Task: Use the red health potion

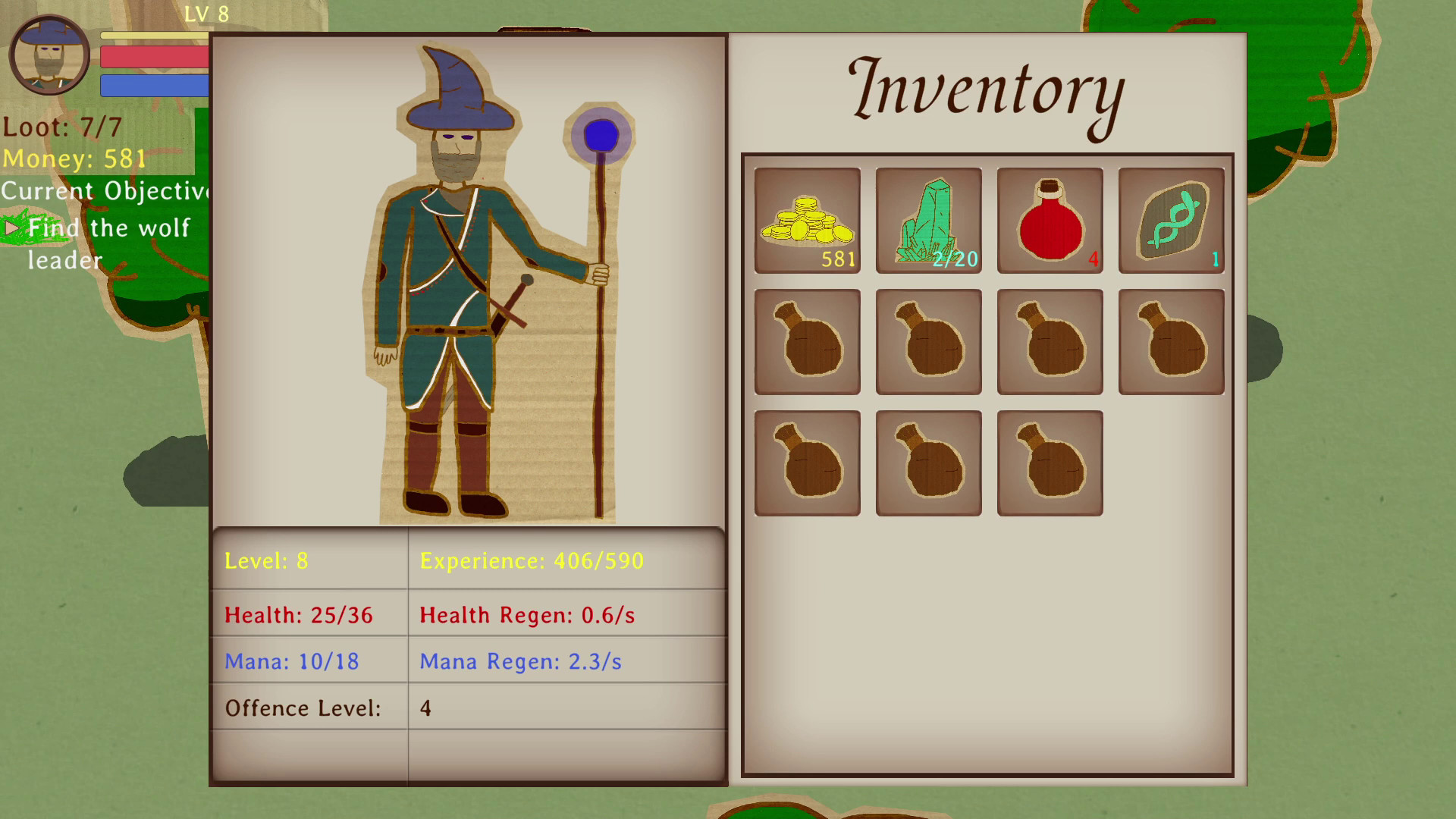Action: tap(1050, 221)
